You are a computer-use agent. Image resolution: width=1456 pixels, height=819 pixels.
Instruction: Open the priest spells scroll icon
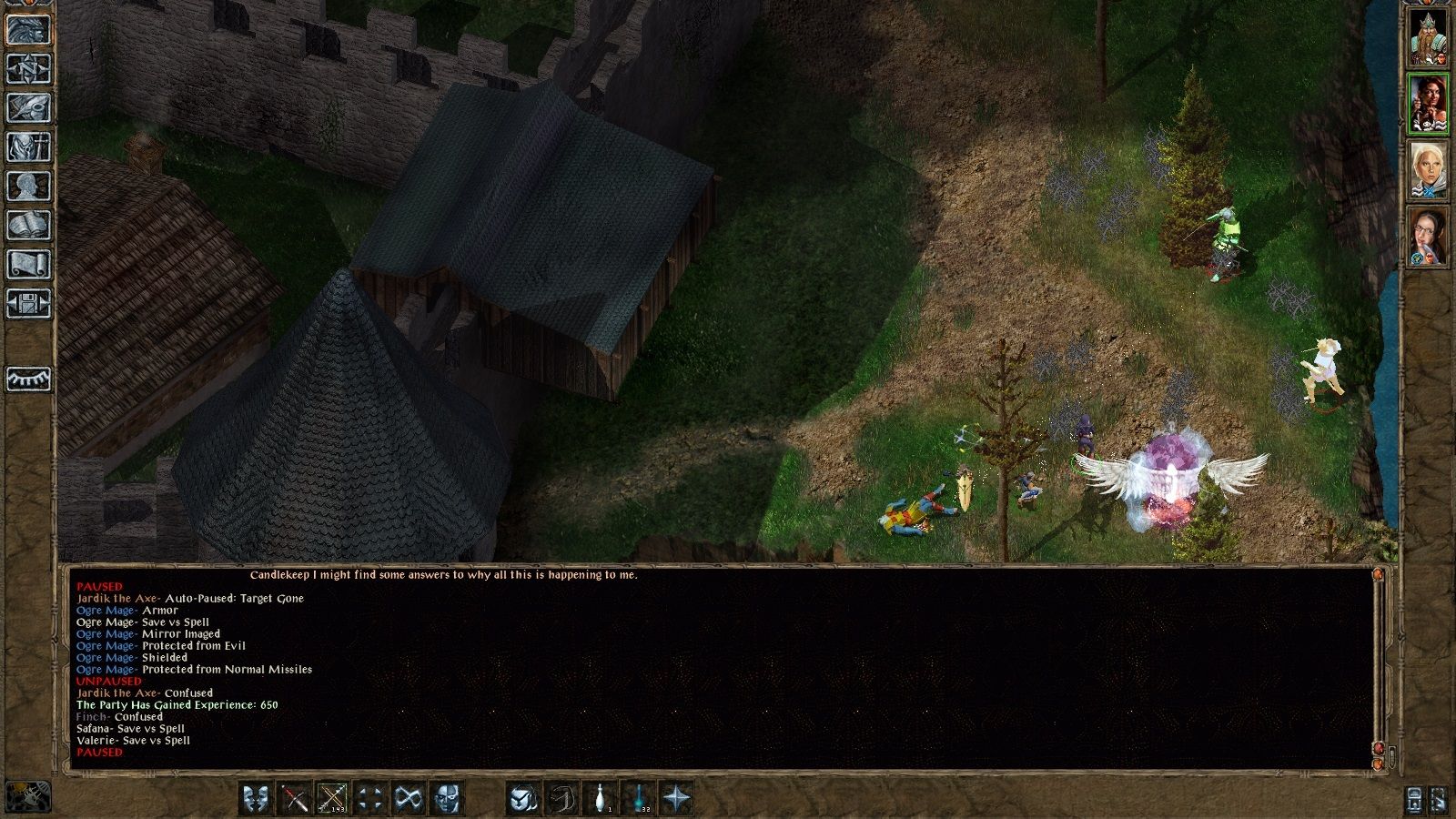(x=27, y=258)
